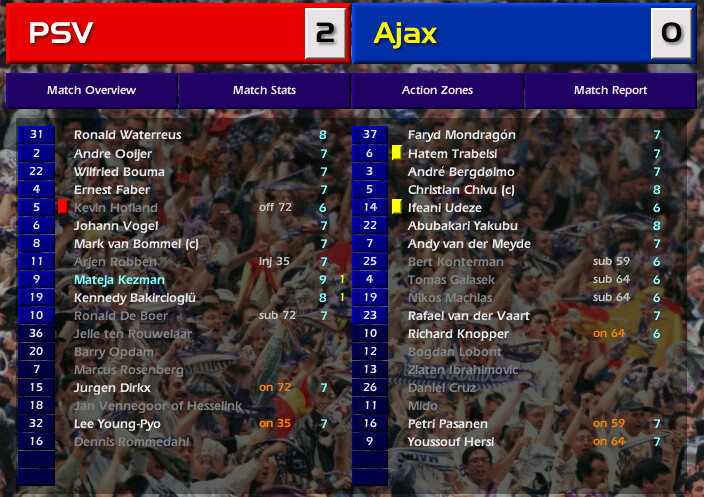704x497 pixels.
Task: Open Rafael van der Vaart's entry
Action: coord(468,316)
